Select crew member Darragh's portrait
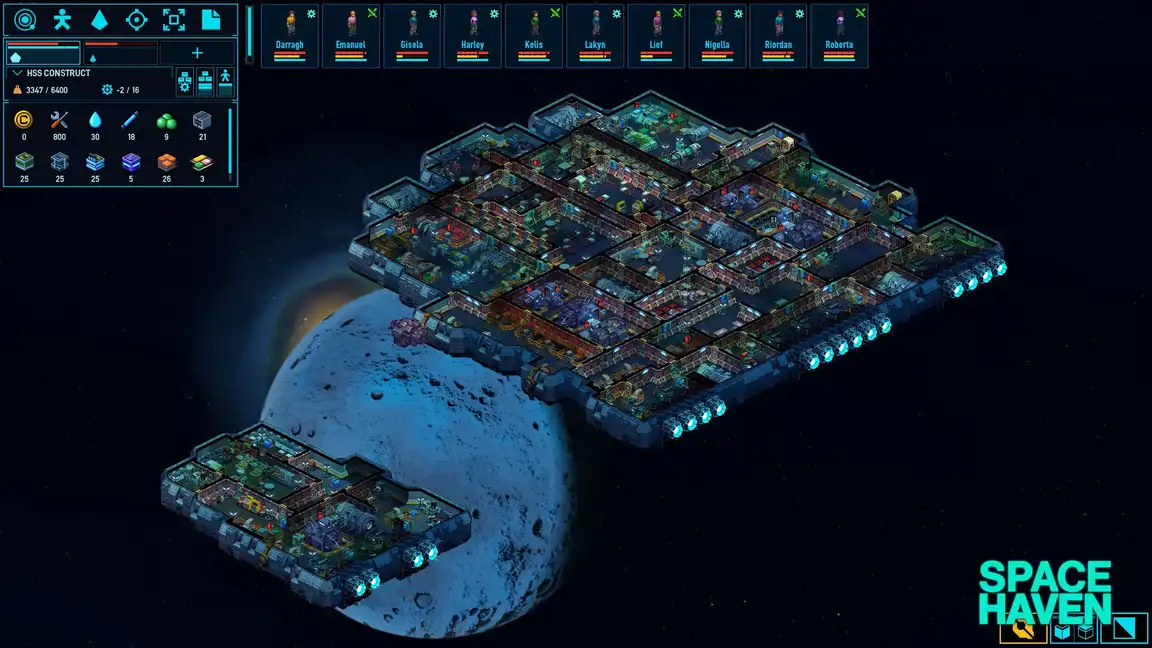Image resolution: width=1152 pixels, height=648 pixels. coord(290,35)
